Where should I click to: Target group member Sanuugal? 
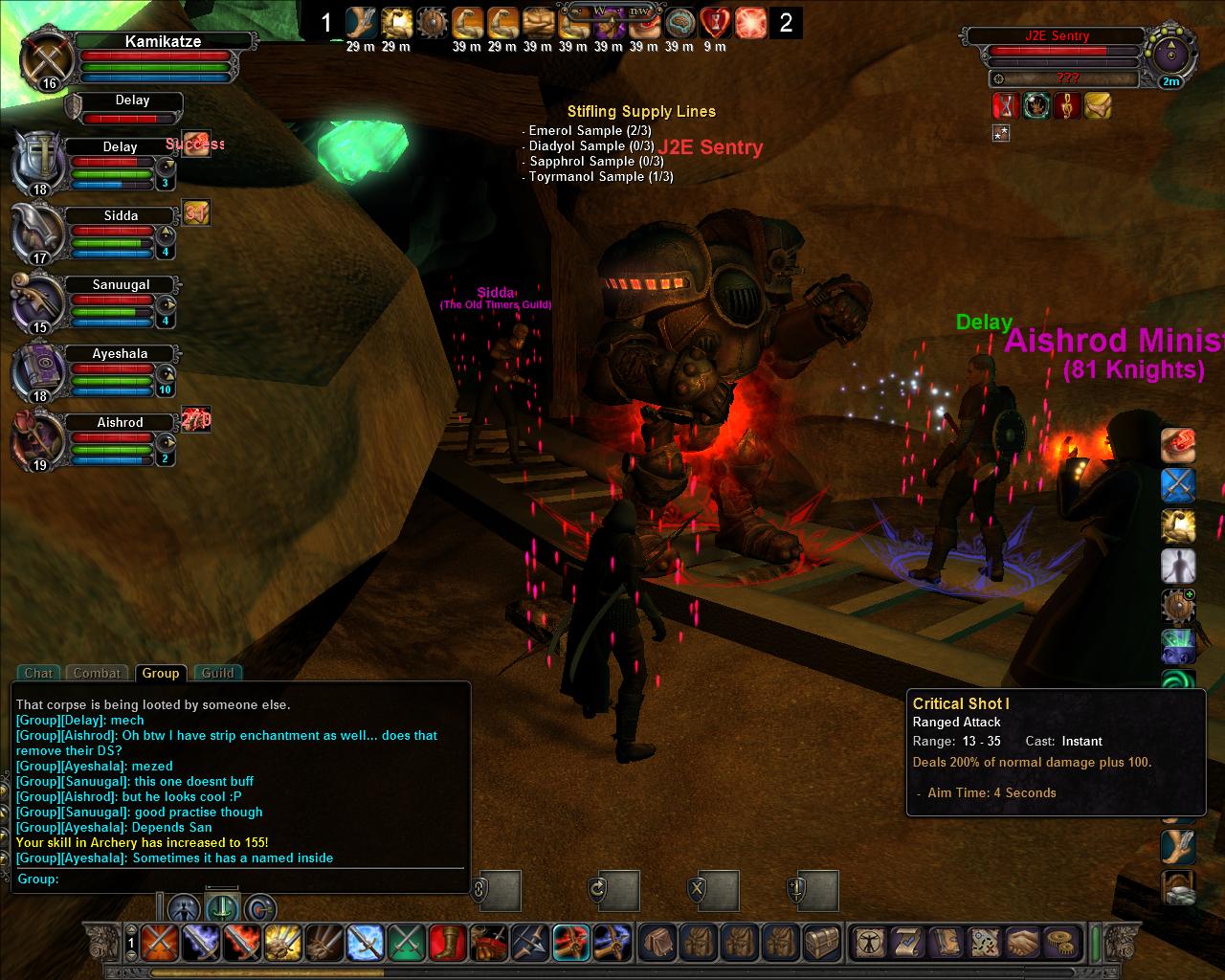[x=121, y=285]
